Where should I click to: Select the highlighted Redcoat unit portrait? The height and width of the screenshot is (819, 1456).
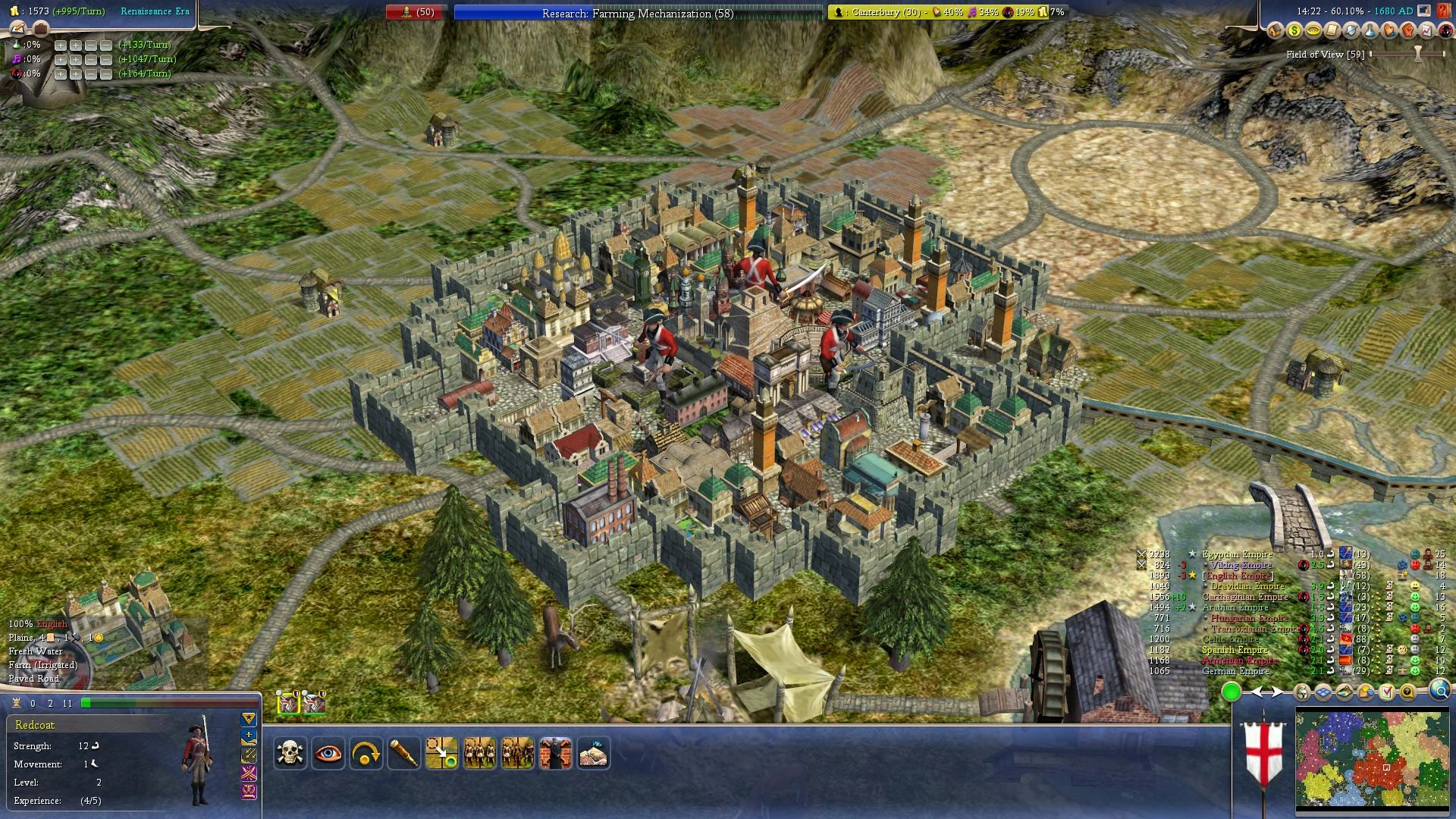click(289, 703)
